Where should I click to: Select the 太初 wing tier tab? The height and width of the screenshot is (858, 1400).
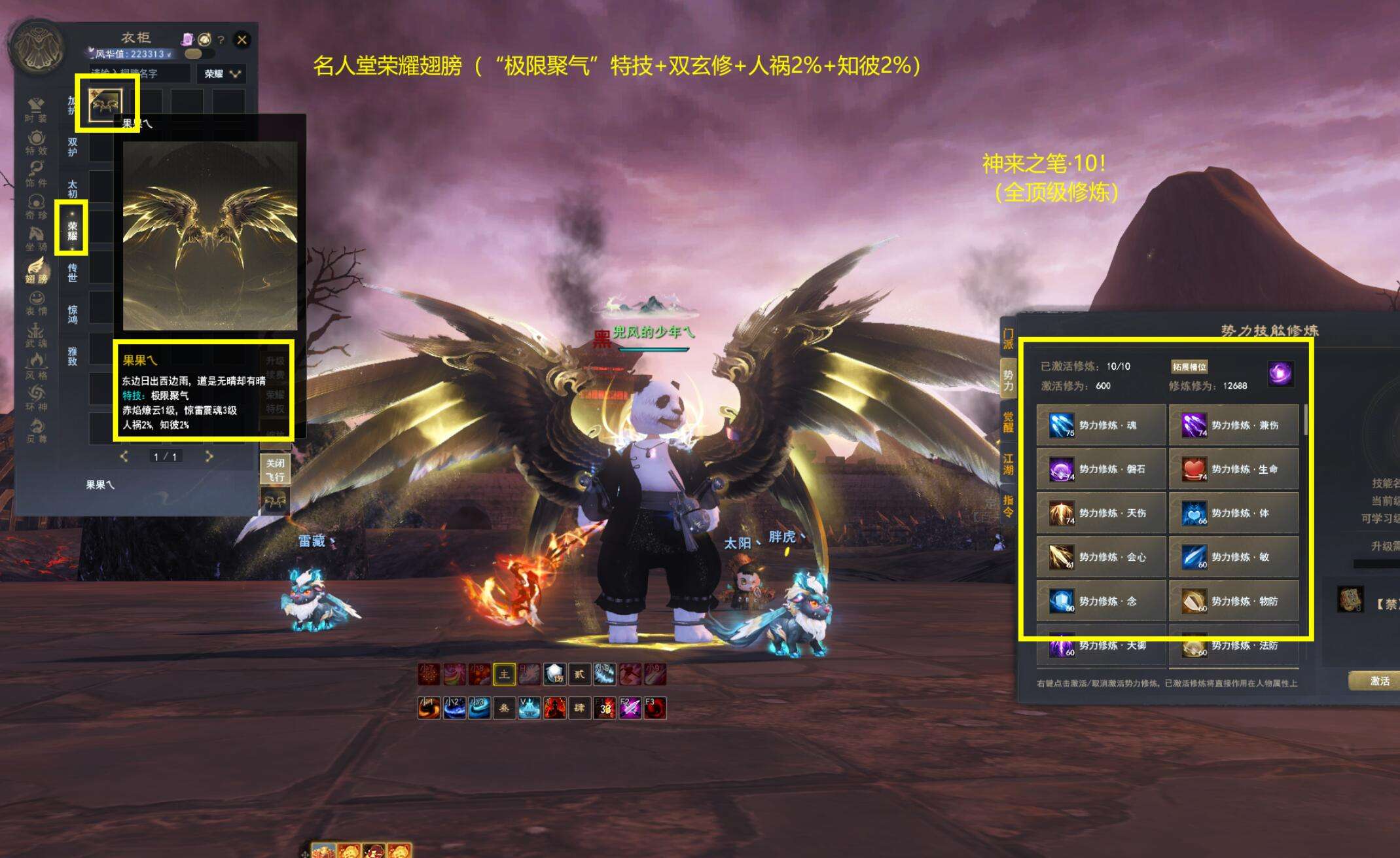[x=72, y=188]
